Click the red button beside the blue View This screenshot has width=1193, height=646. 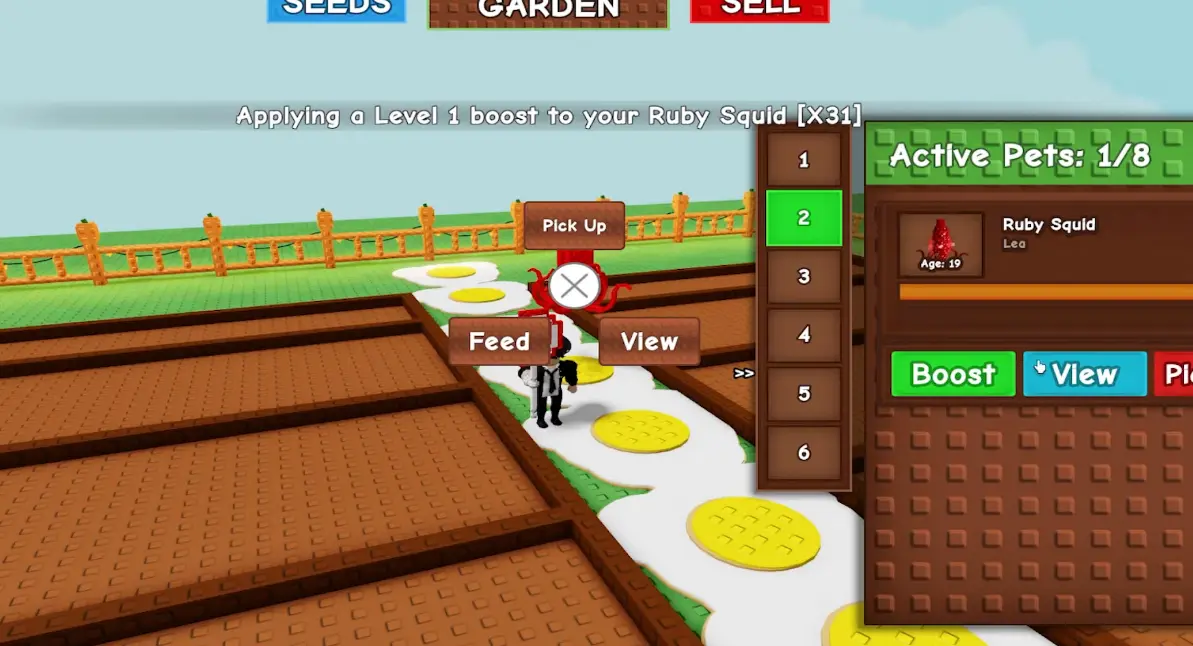(1175, 374)
